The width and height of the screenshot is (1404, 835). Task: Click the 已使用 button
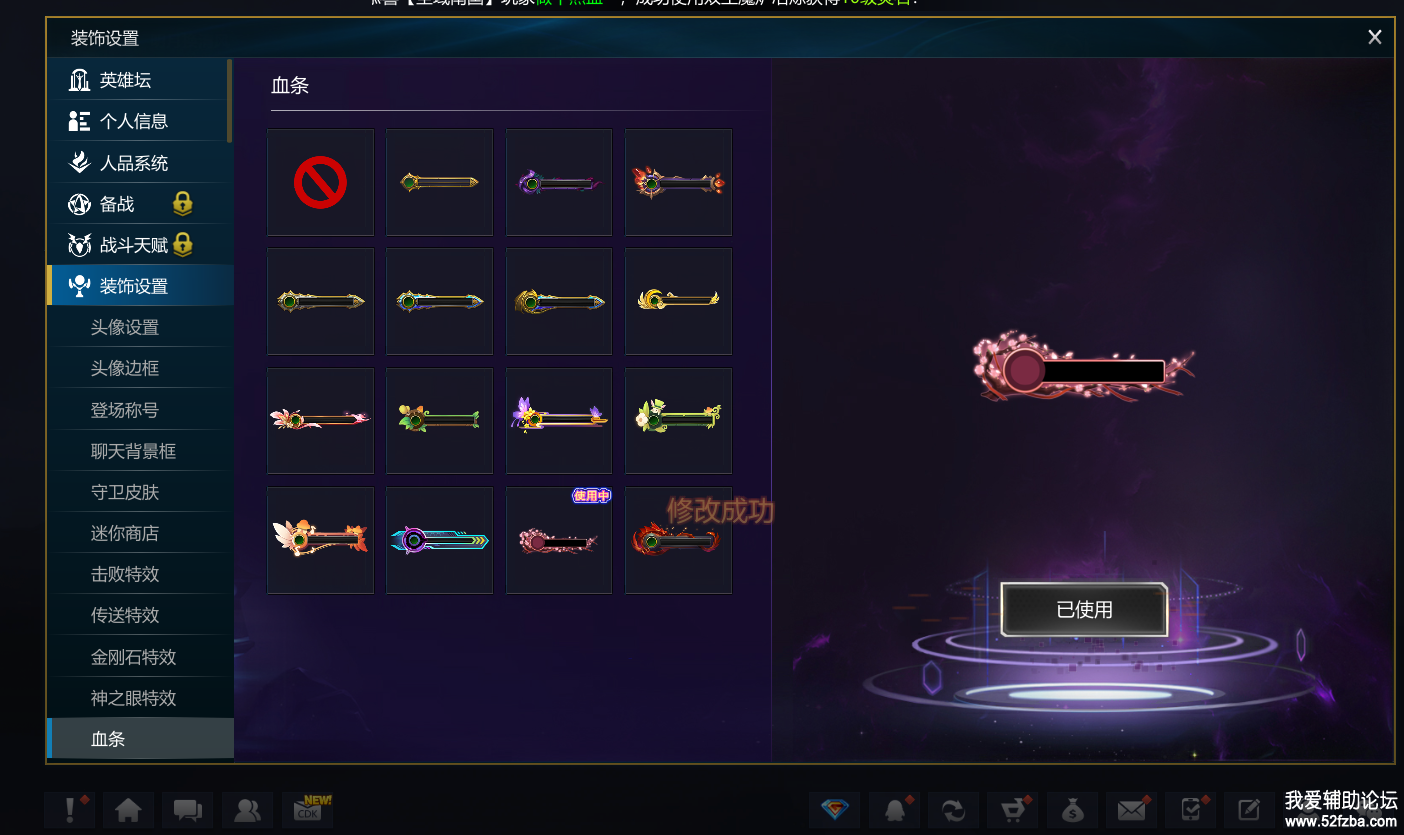tap(1084, 609)
